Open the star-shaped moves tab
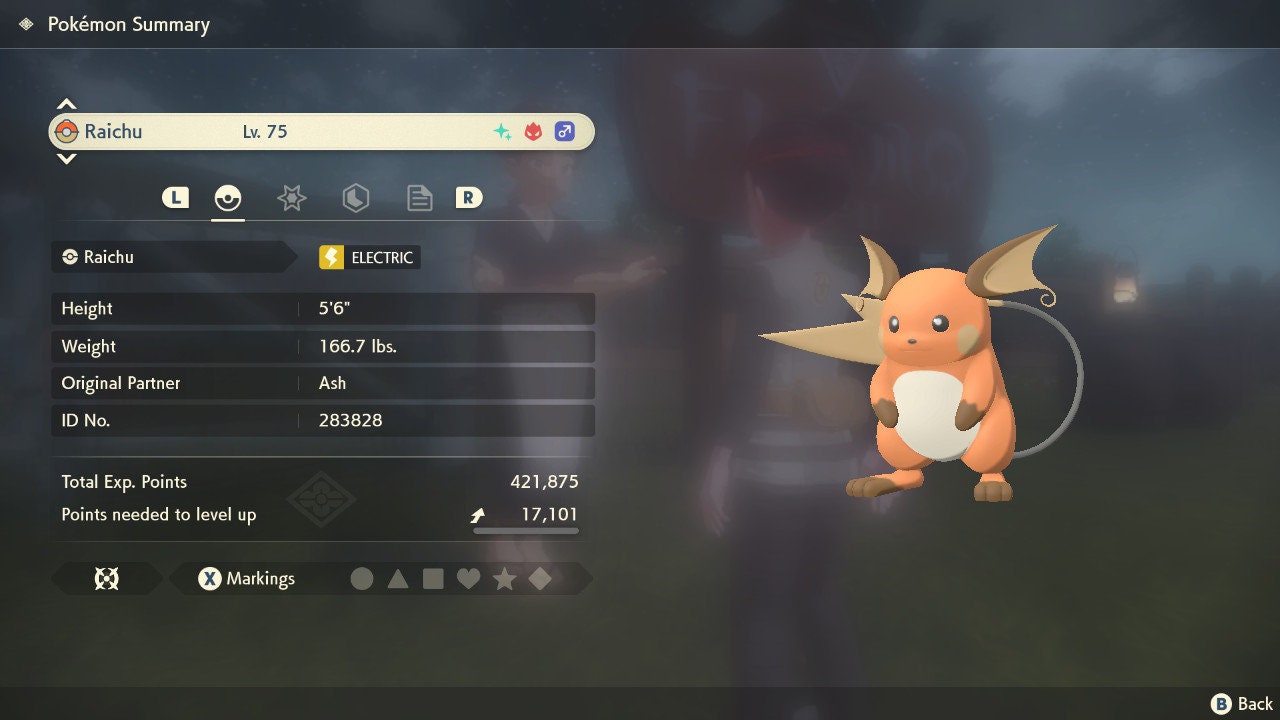Screen dimensions: 1280x720 [x=291, y=197]
